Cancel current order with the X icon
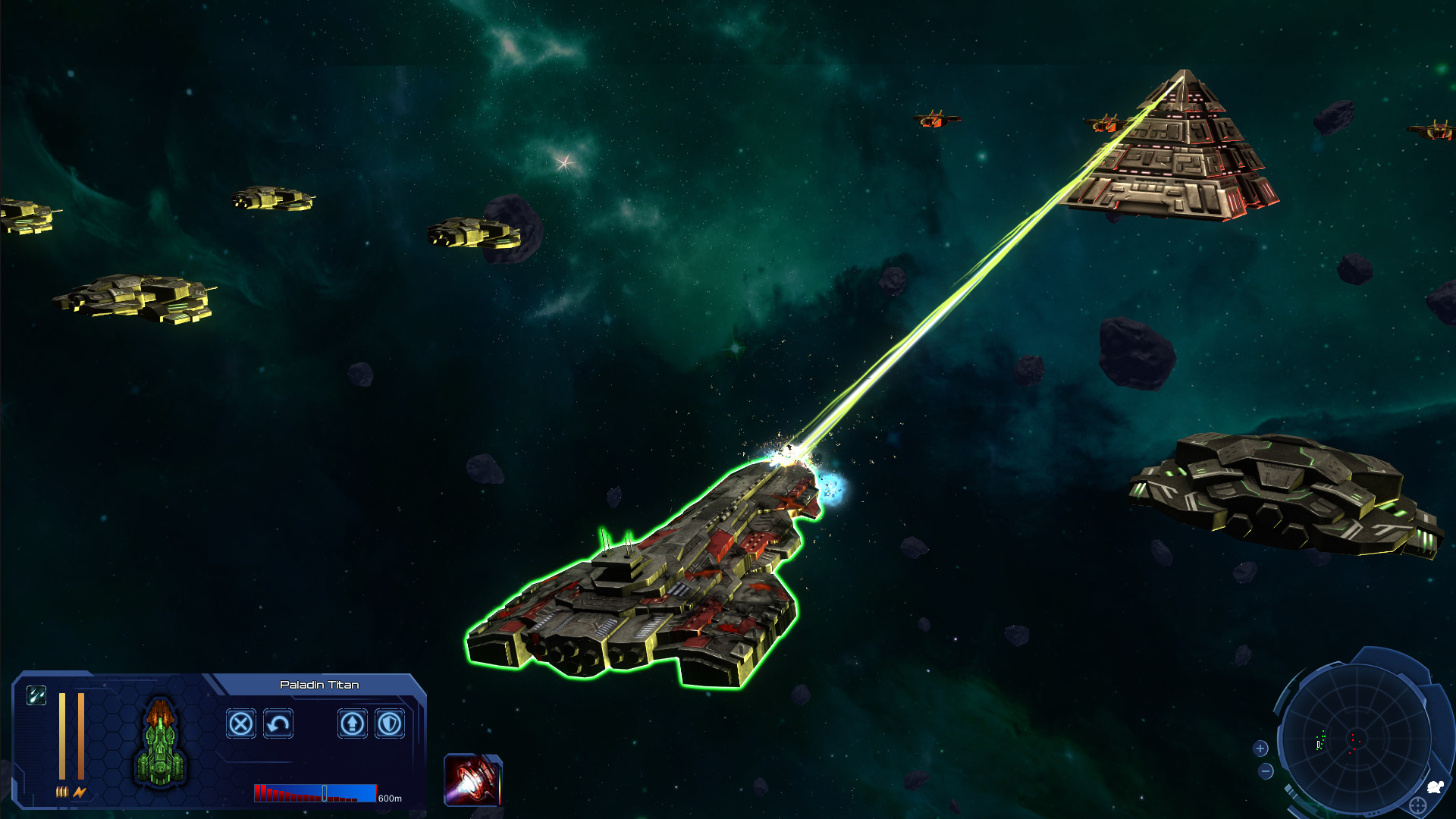The height and width of the screenshot is (819, 1456). coord(240,724)
